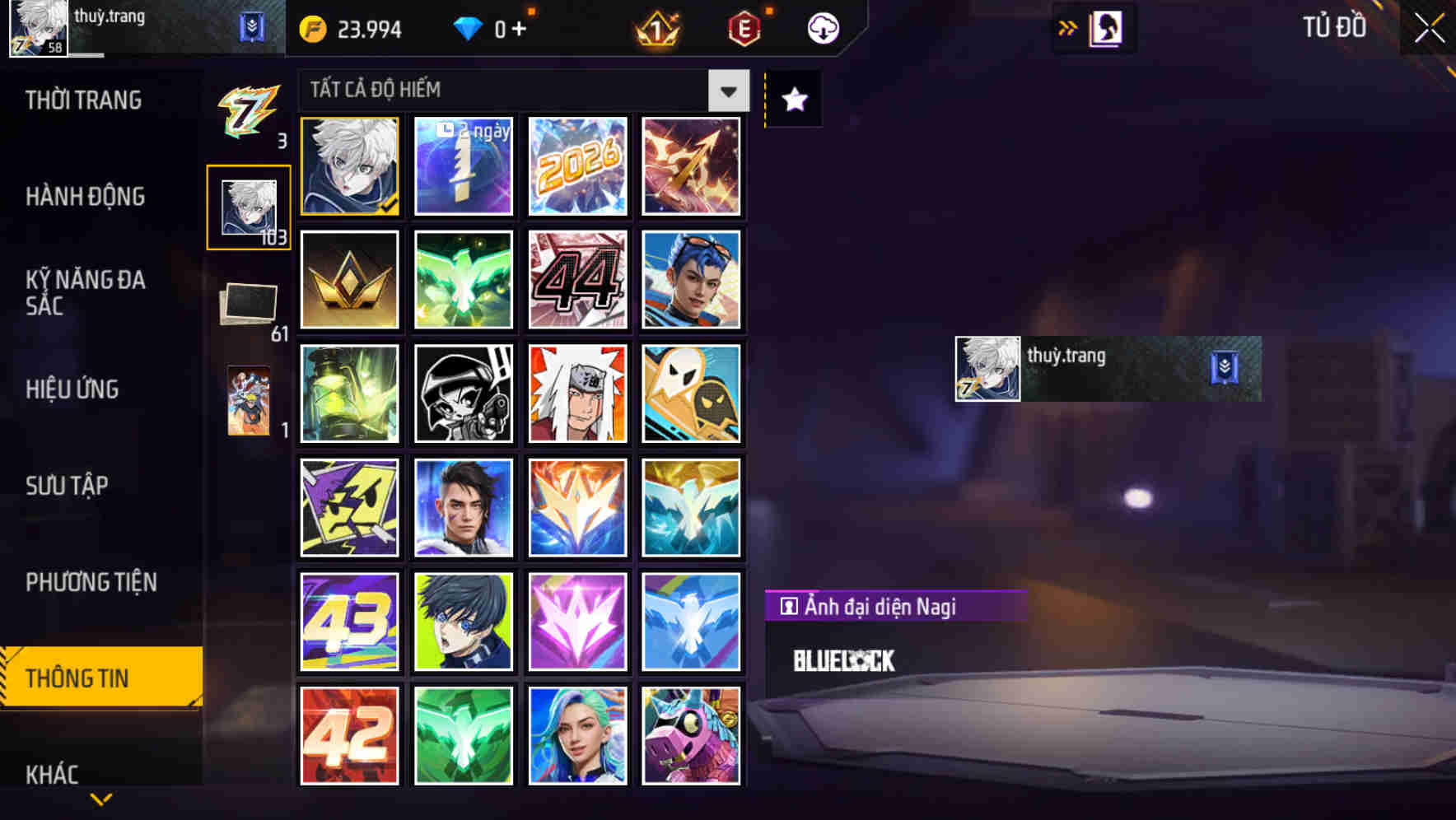Select the 2026 avatar thumbnail
This screenshot has width=1456, height=820.
pos(577,166)
